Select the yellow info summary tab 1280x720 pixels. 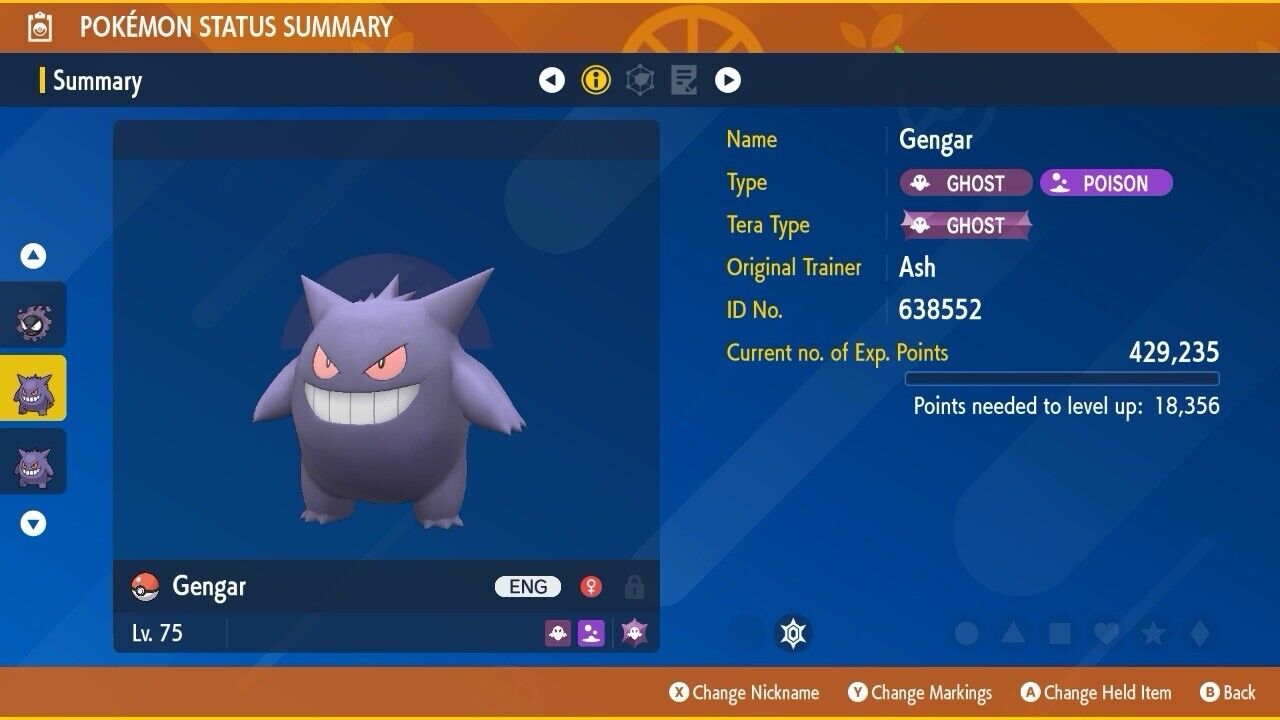coord(596,80)
